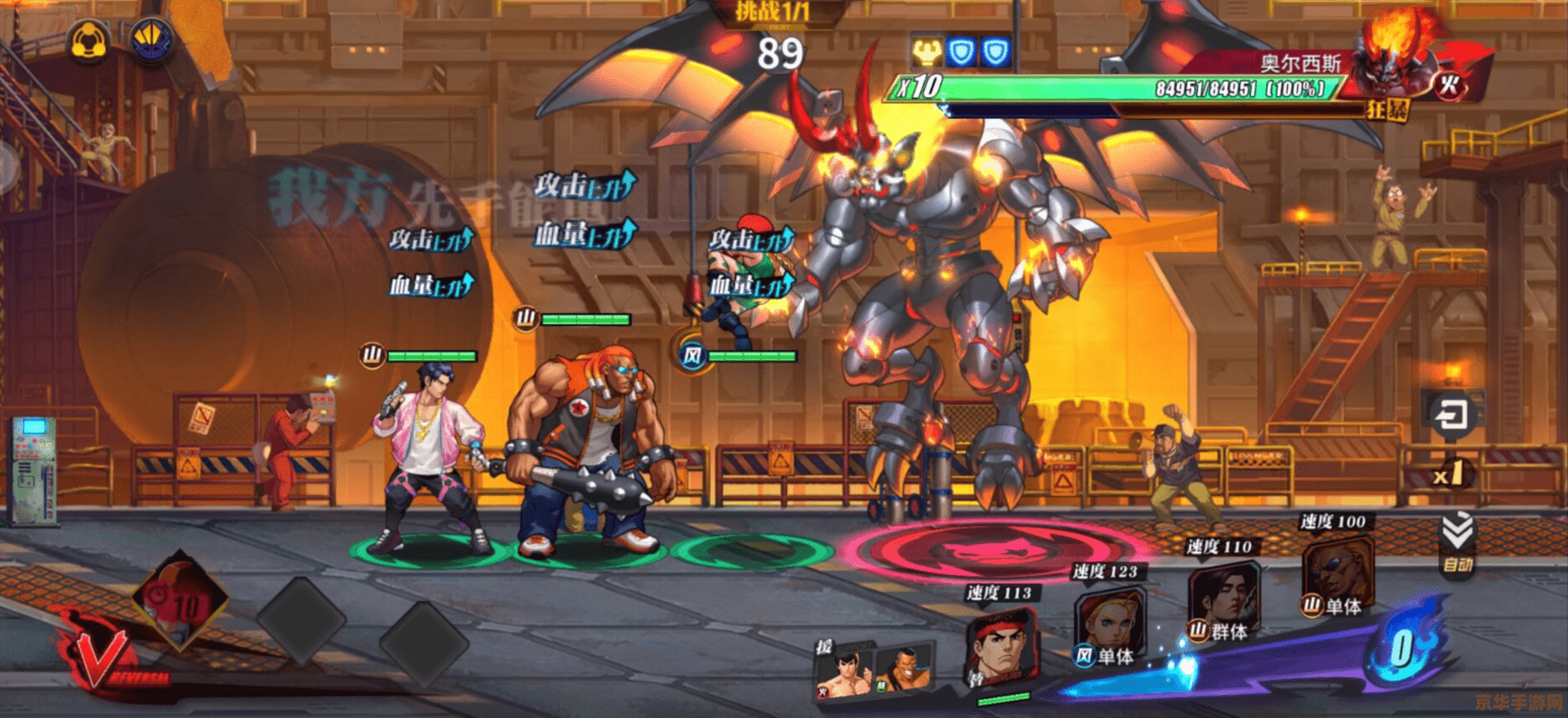
Task: Change battle speed with the x1 button
Action: [1446, 474]
